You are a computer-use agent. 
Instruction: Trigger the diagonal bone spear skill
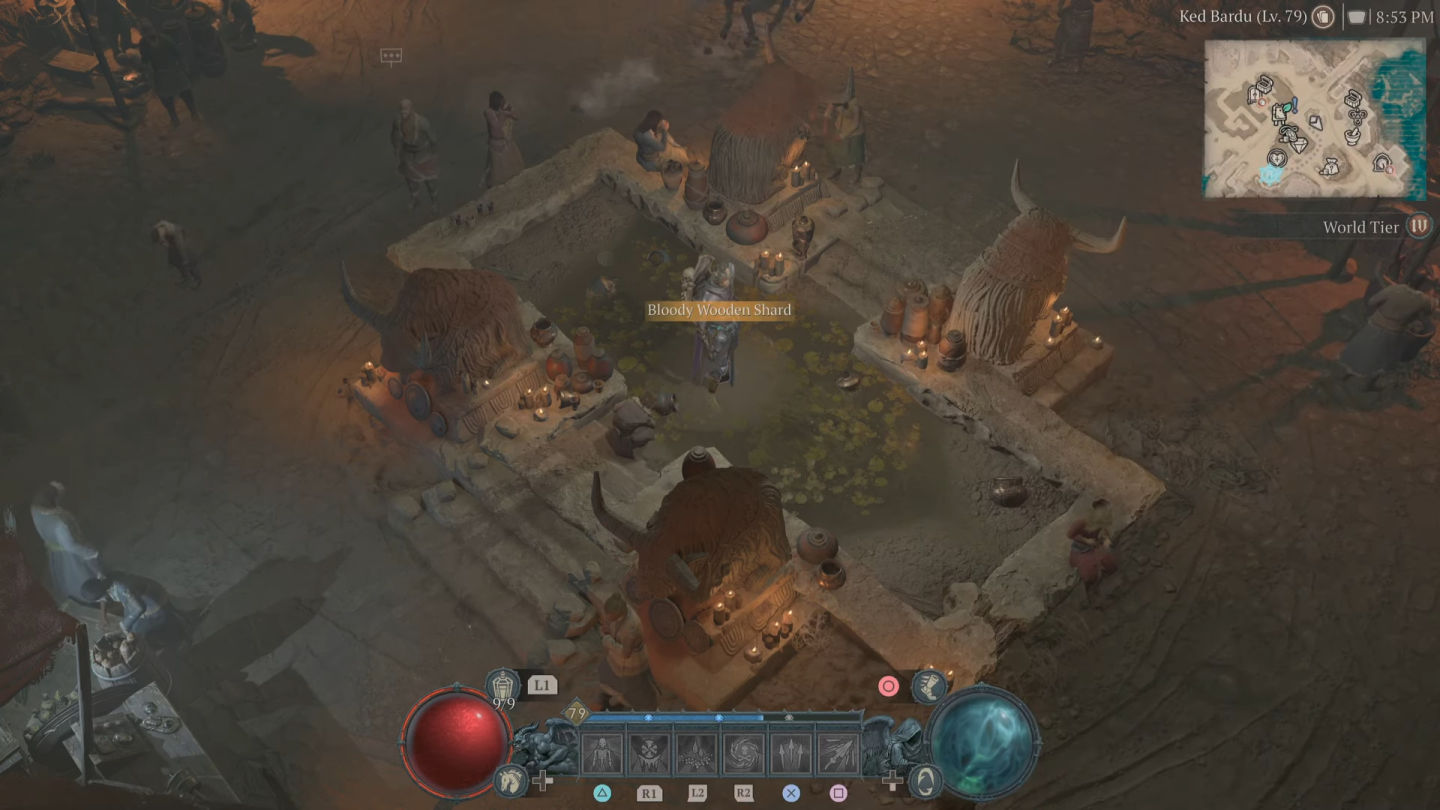point(838,754)
